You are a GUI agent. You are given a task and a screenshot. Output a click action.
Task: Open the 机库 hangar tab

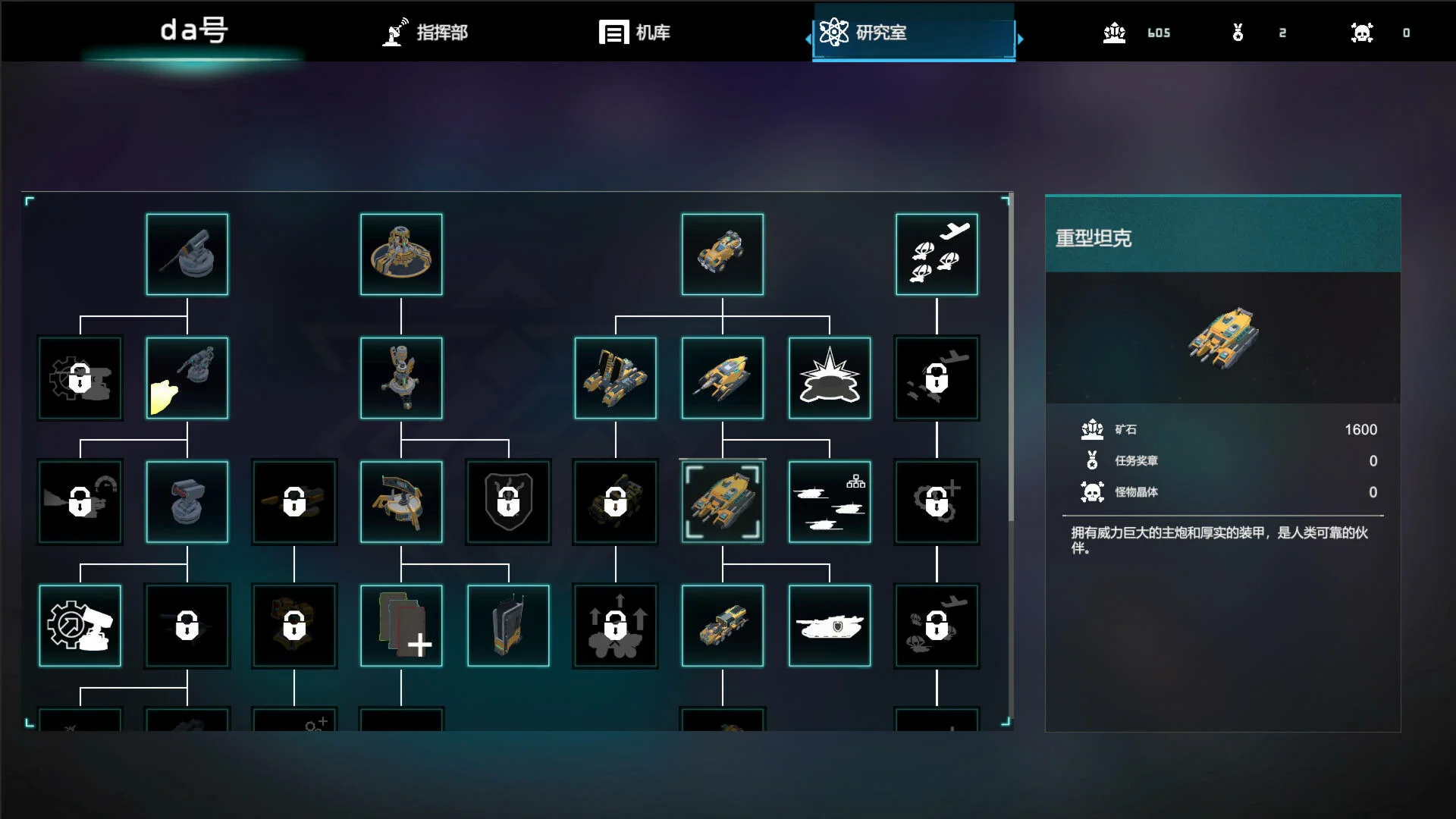[x=635, y=33]
